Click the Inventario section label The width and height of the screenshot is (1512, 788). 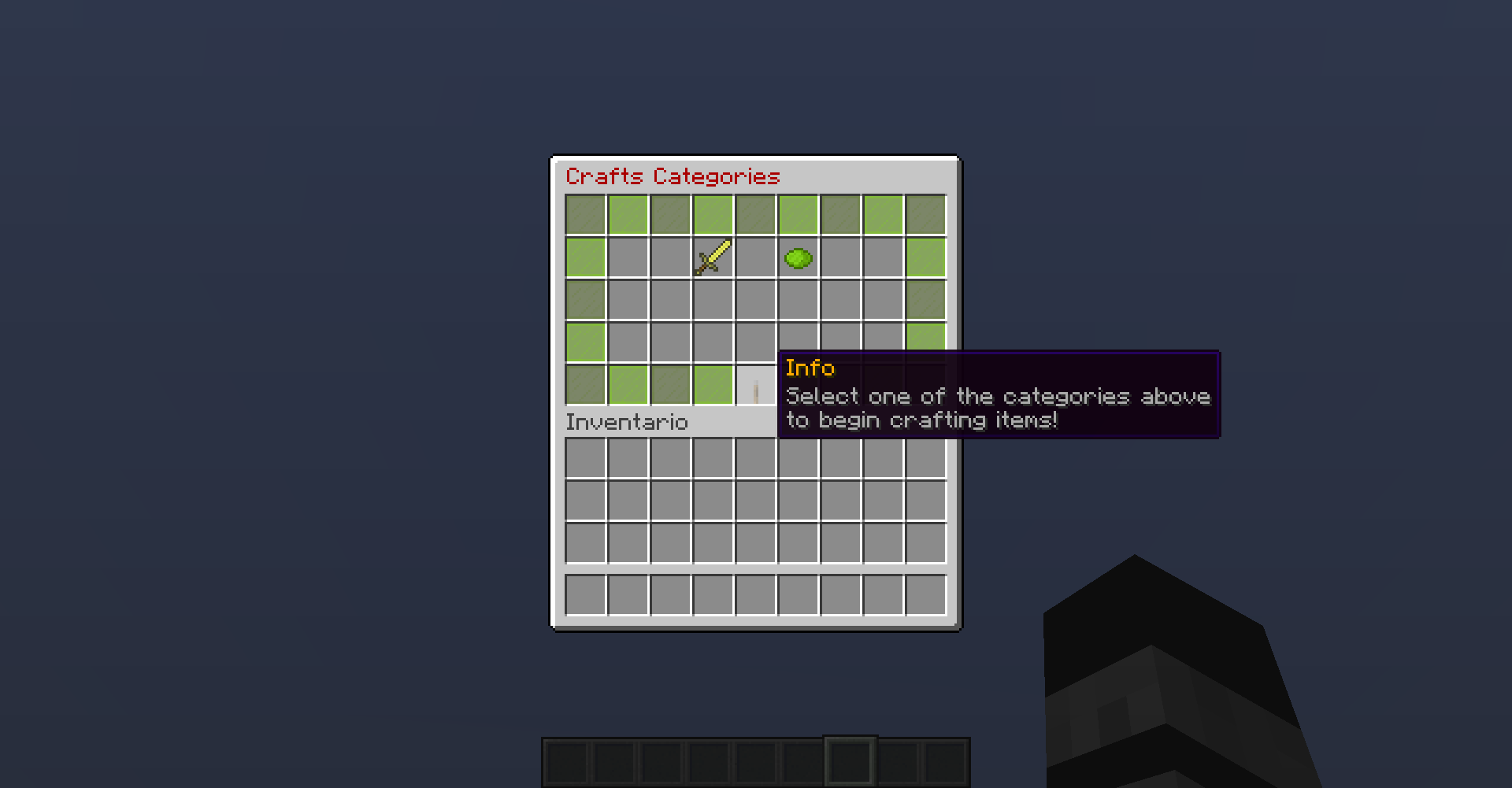click(x=626, y=423)
